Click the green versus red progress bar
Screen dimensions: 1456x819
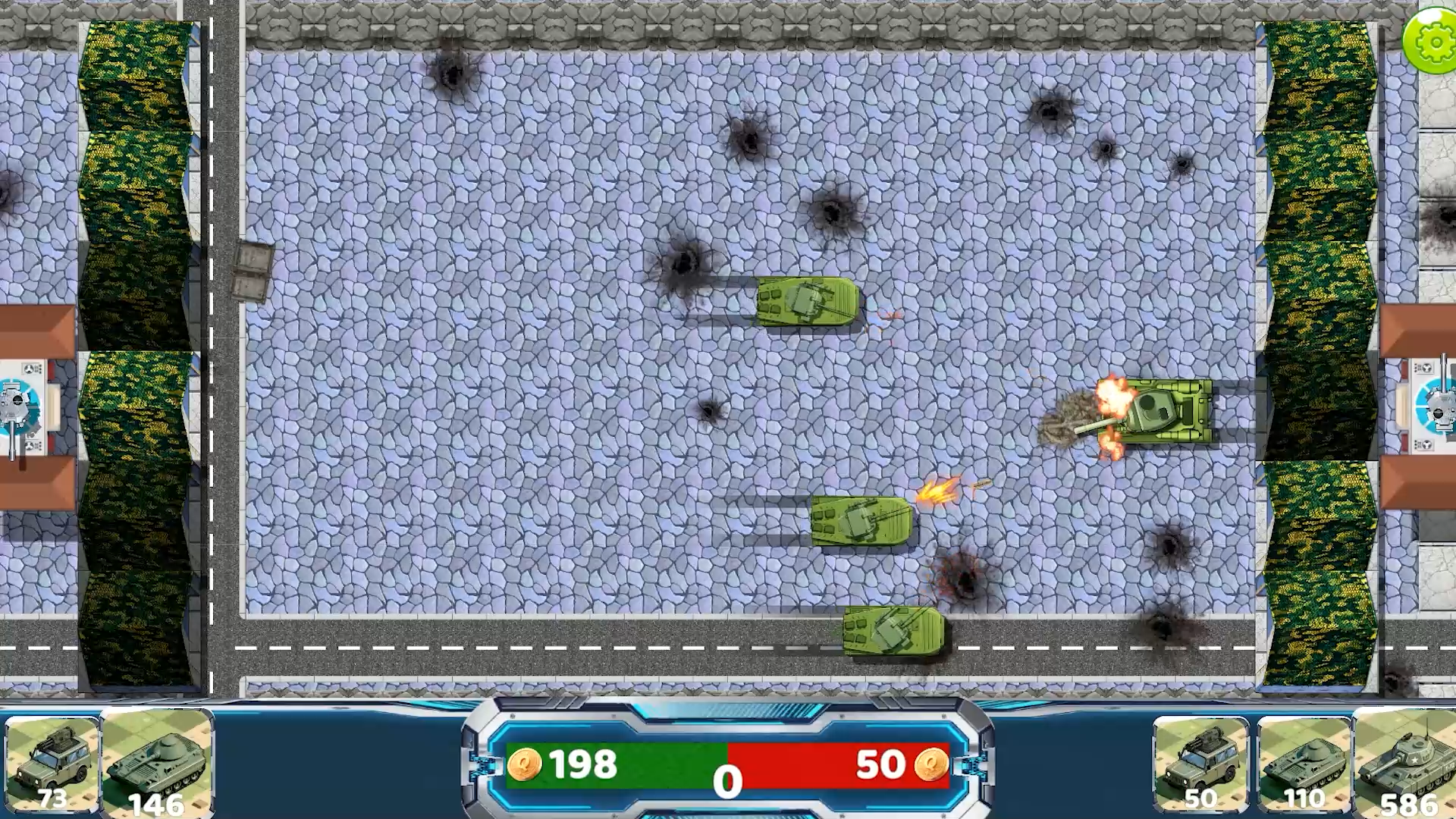[728, 764]
